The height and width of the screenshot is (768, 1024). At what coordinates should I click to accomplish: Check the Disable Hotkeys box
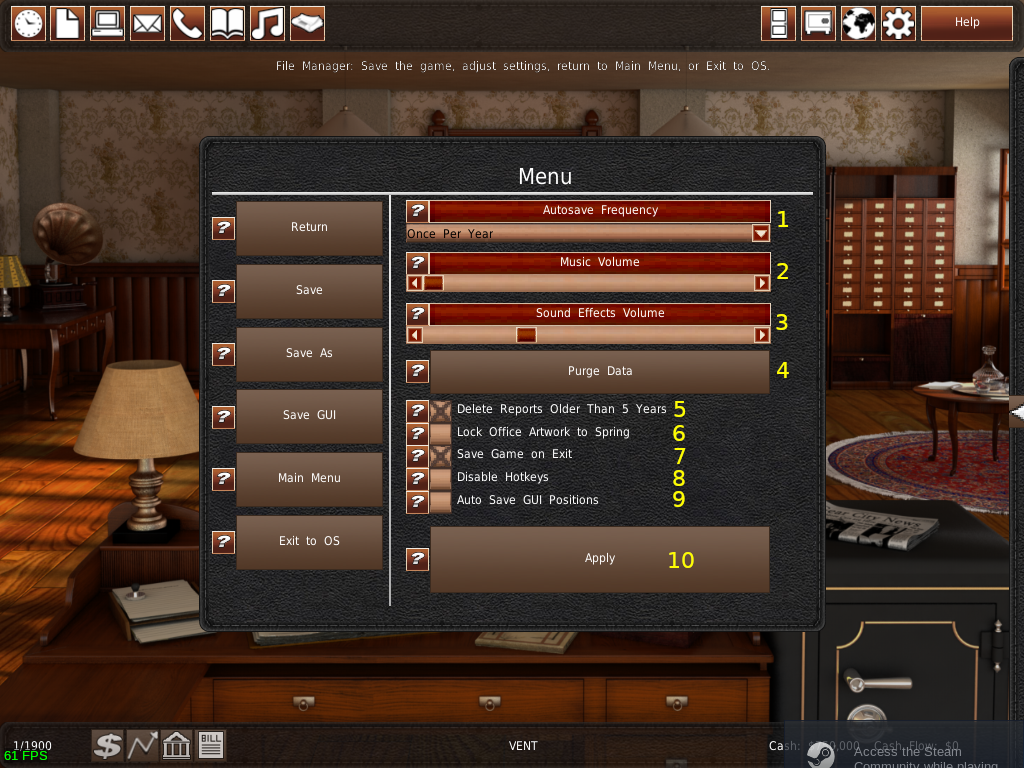[441, 478]
